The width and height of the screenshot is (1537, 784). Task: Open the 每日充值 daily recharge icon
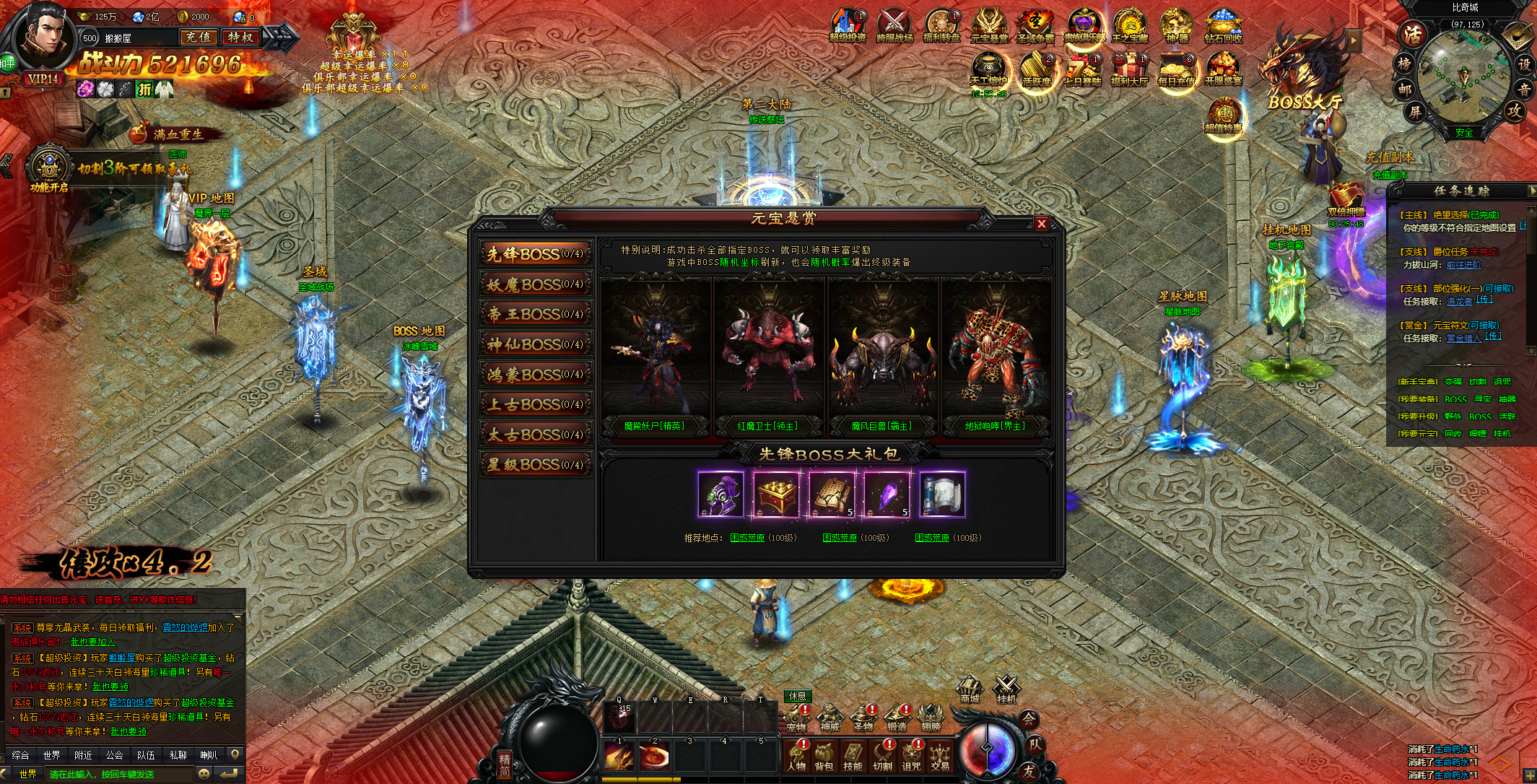tap(1176, 71)
